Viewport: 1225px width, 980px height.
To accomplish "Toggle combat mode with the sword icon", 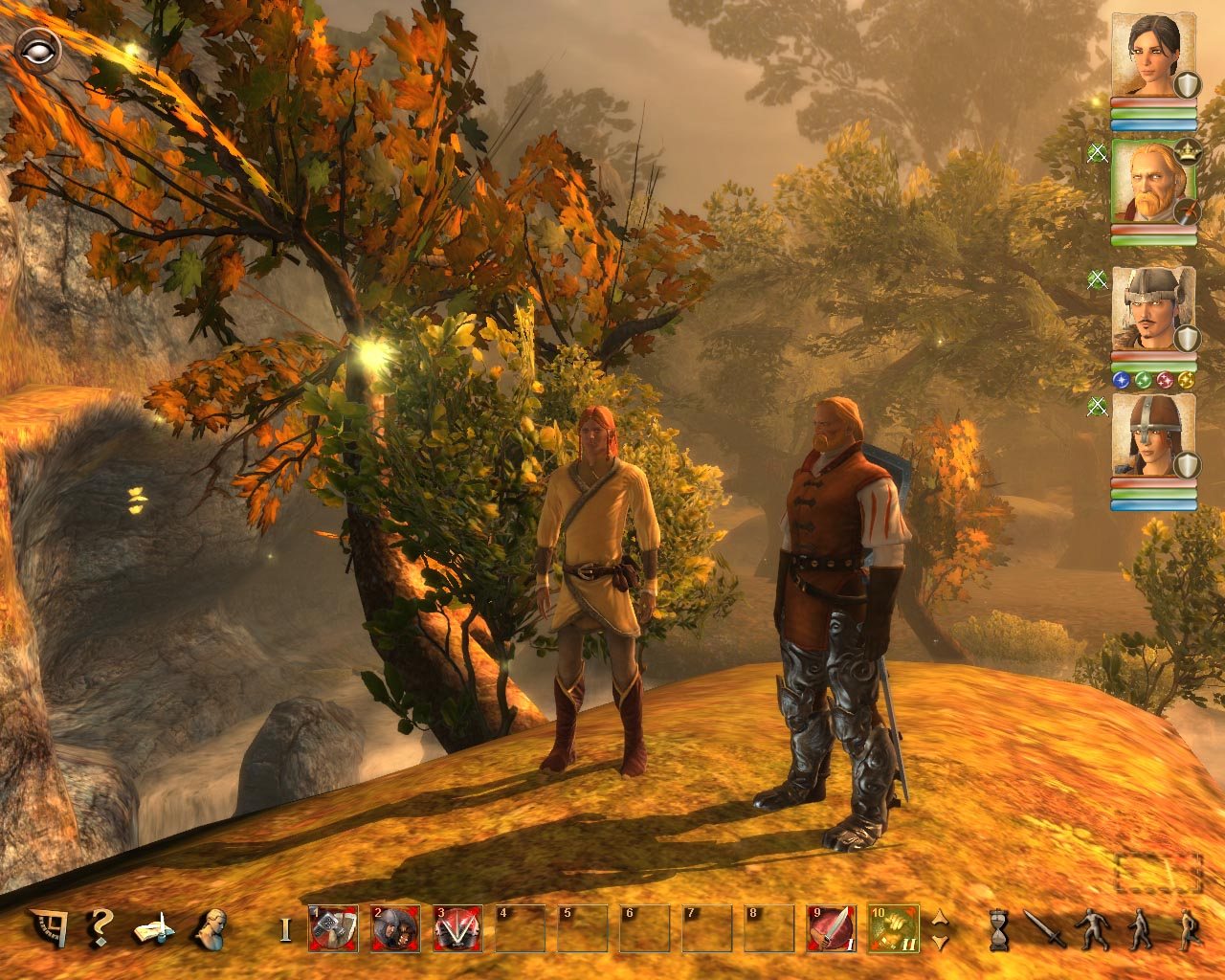I will click(1044, 928).
